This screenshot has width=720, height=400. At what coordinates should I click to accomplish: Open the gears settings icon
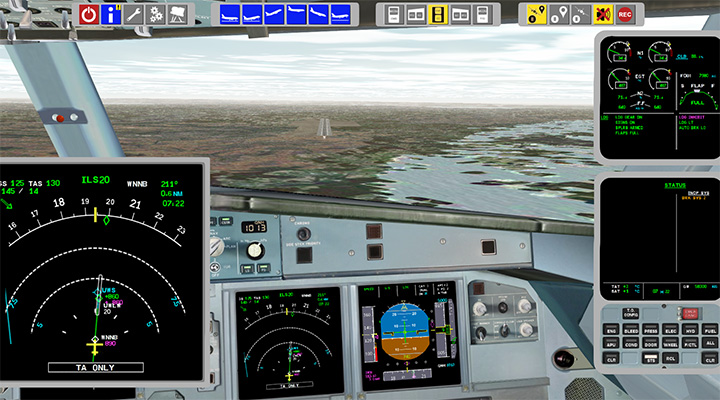click(x=156, y=14)
